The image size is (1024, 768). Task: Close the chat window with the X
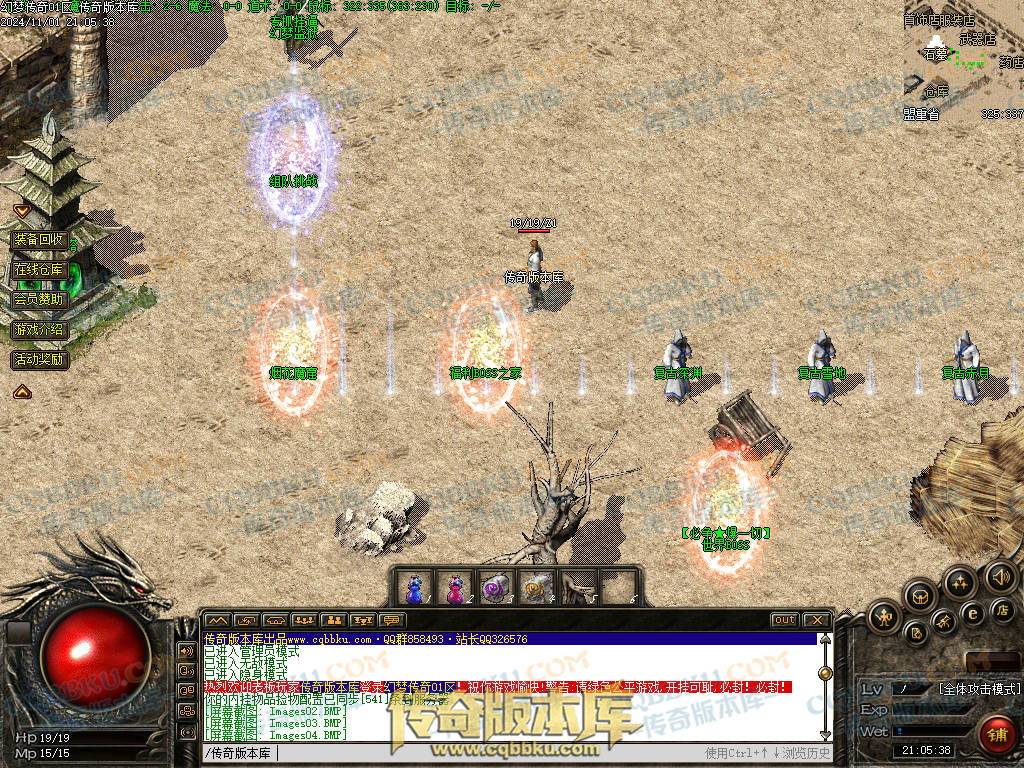tap(816, 620)
